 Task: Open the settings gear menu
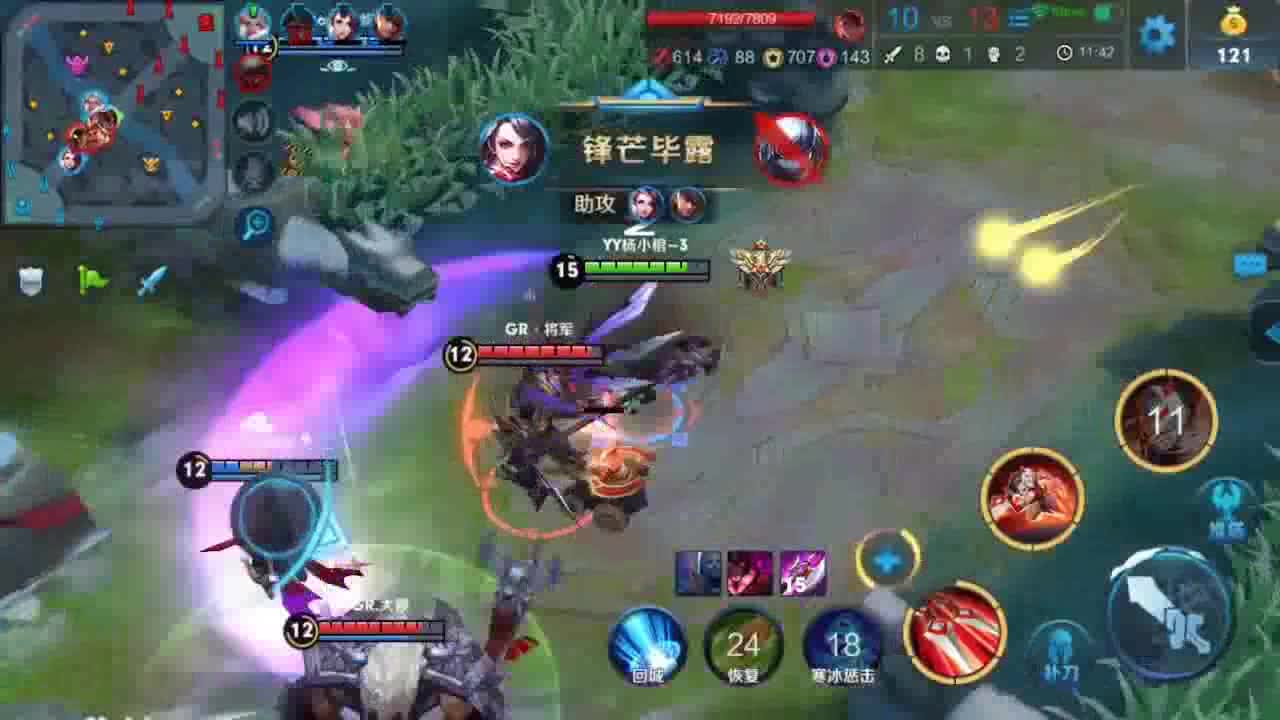tap(1155, 32)
